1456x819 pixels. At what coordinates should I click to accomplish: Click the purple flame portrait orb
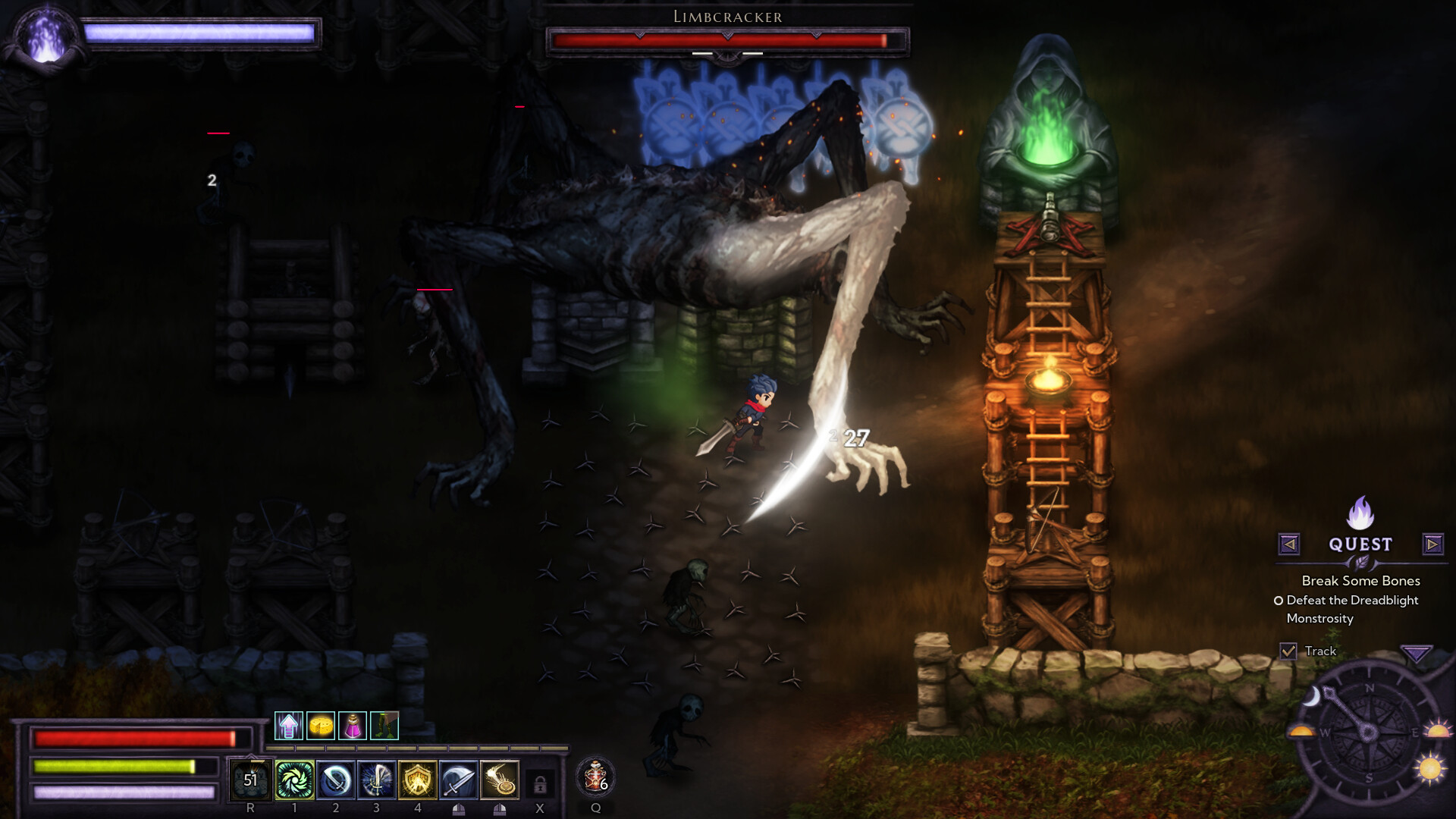pos(46,38)
